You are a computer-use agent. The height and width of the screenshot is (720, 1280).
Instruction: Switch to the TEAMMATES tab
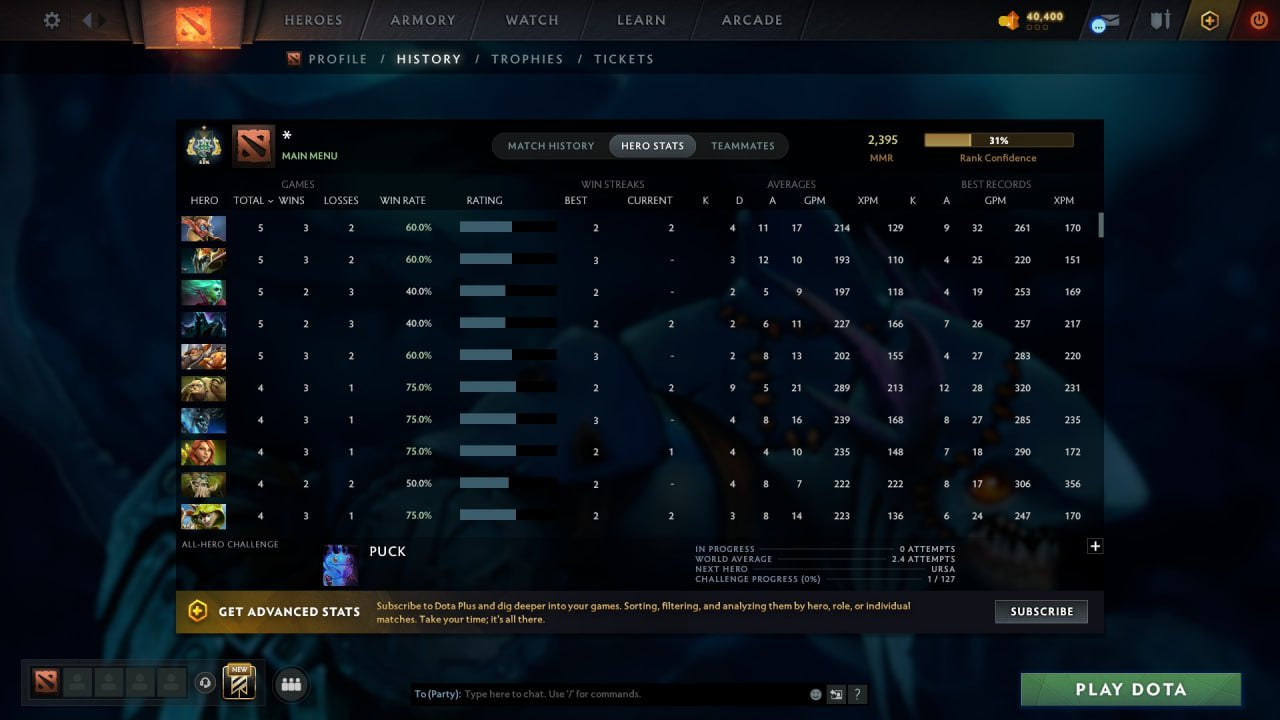[743, 145]
